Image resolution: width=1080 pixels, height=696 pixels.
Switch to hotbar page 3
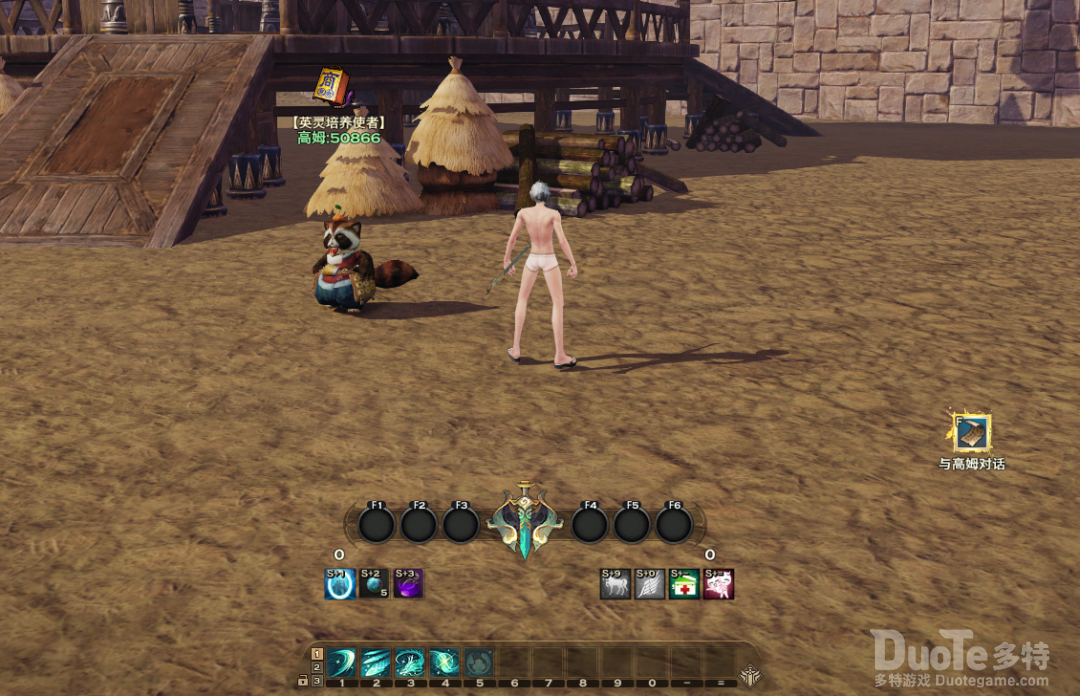[317, 680]
